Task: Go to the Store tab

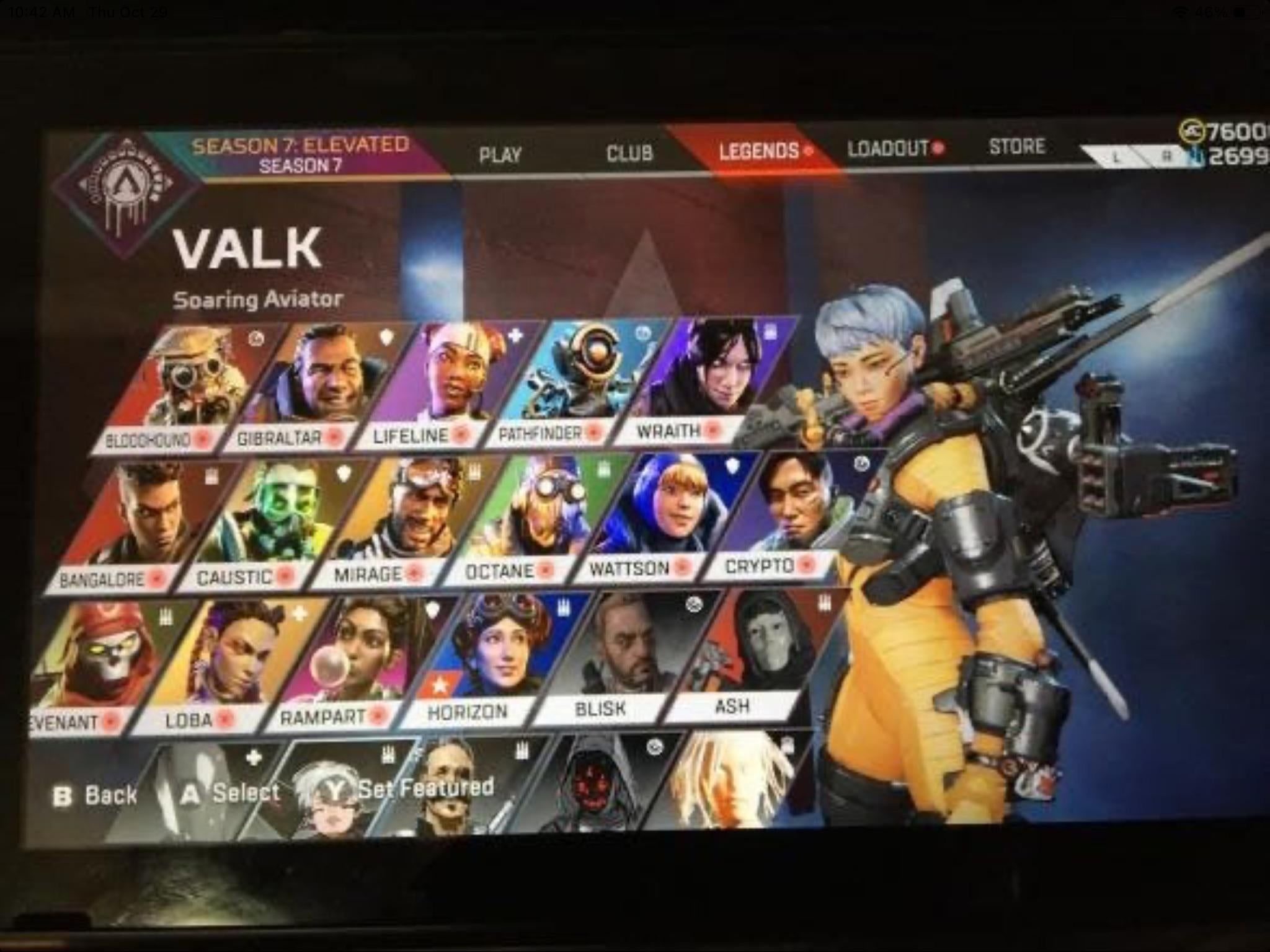Action: tap(1016, 146)
